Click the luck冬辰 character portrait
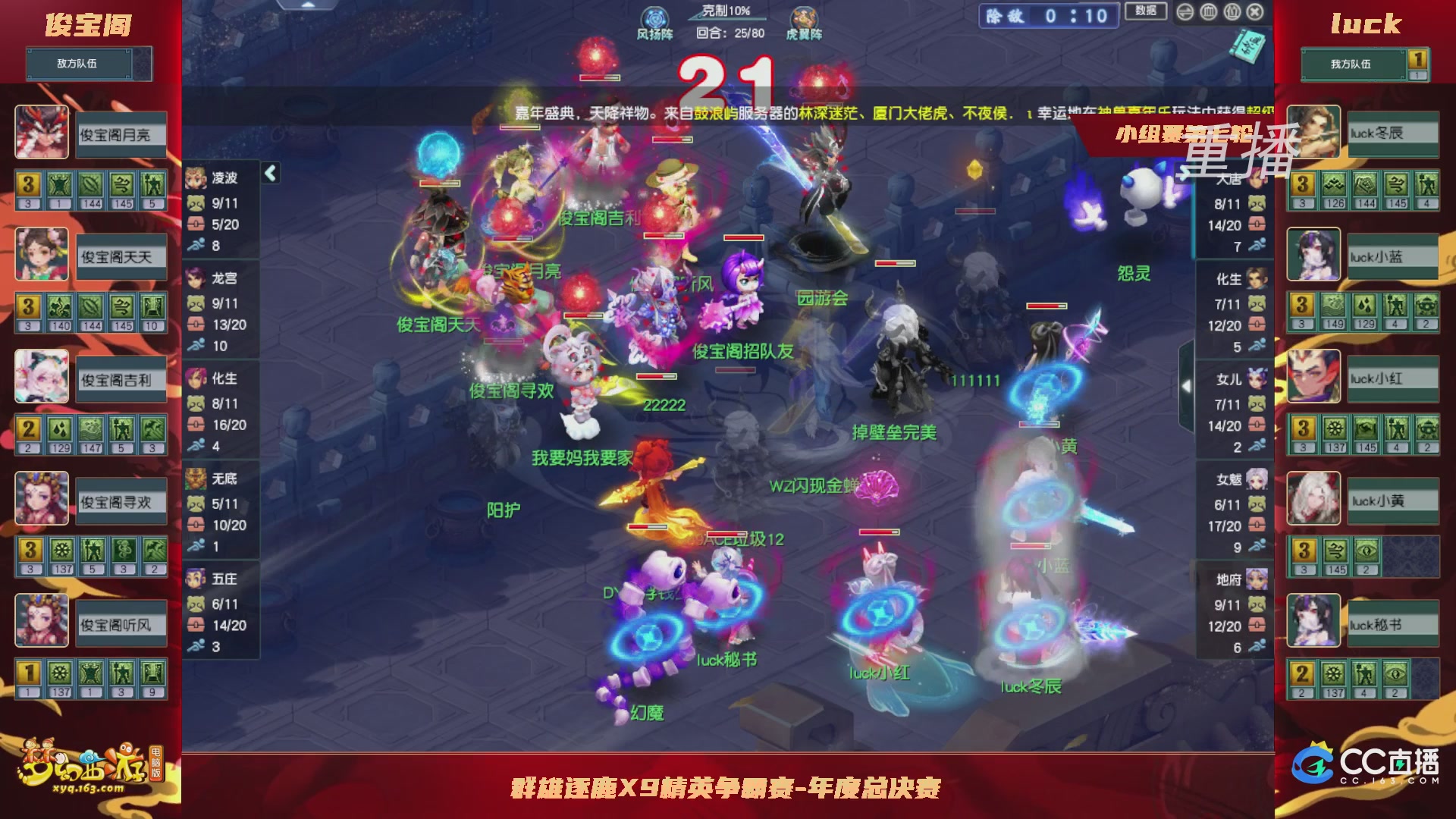 (x=1313, y=133)
